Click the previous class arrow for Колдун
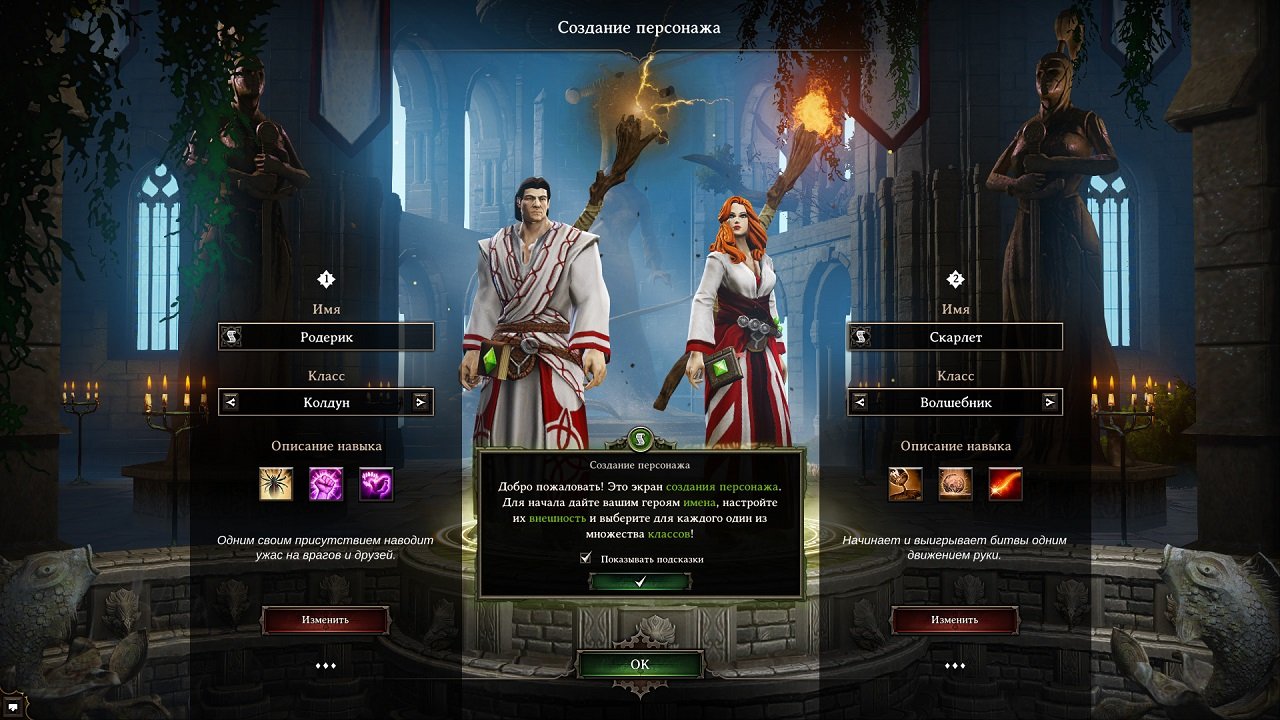Viewport: 1280px width, 720px height. click(229, 402)
